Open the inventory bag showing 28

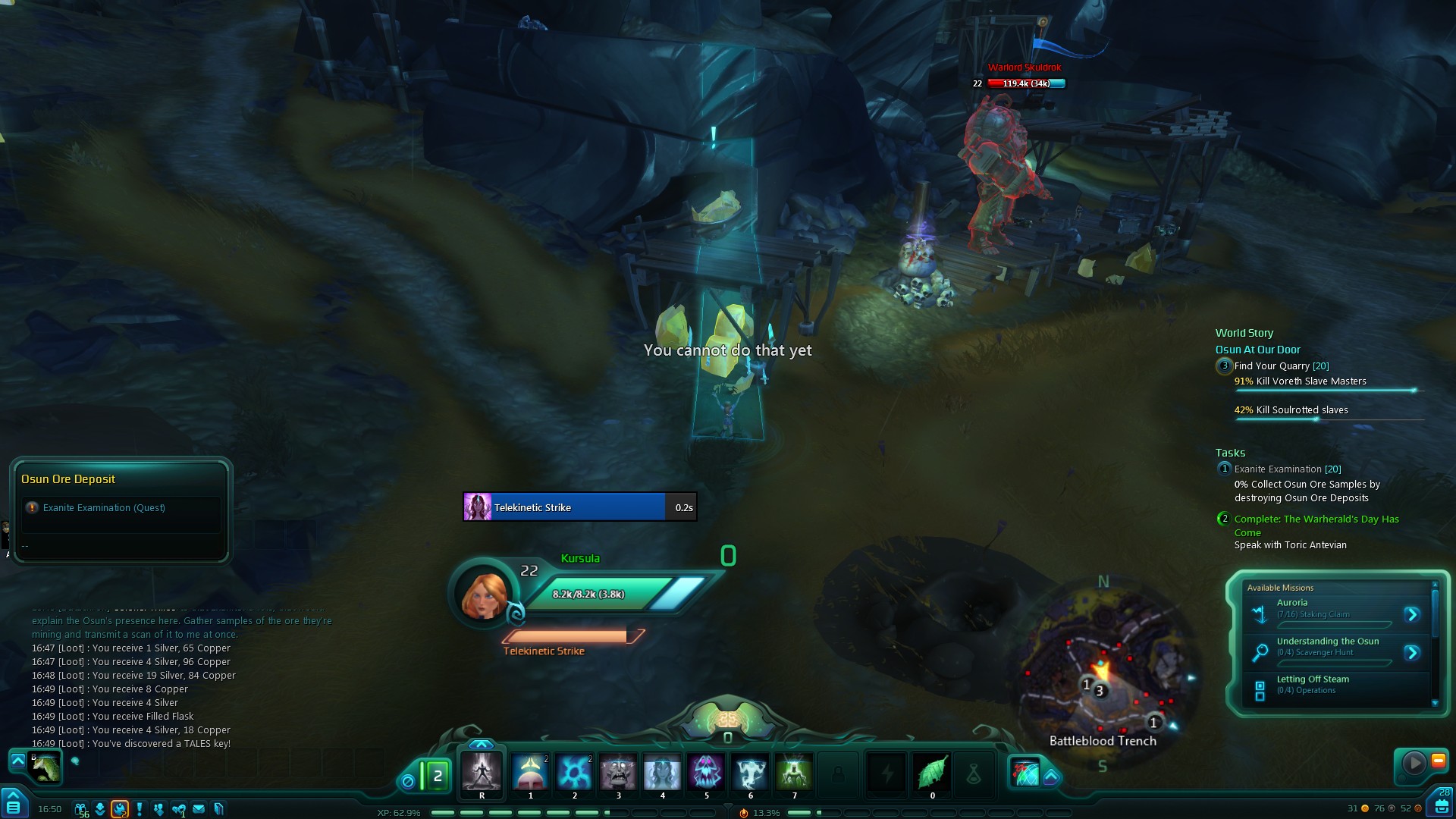tap(1442, 804)
